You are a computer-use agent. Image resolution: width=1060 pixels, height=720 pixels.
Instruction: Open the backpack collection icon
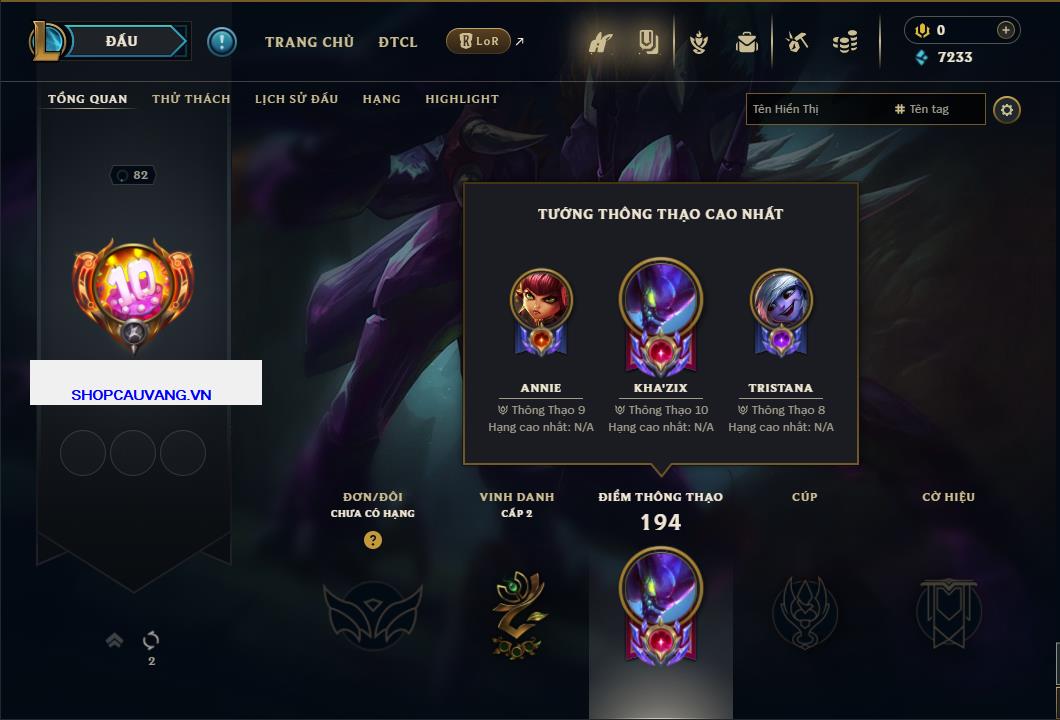click(x=746, y=42)
